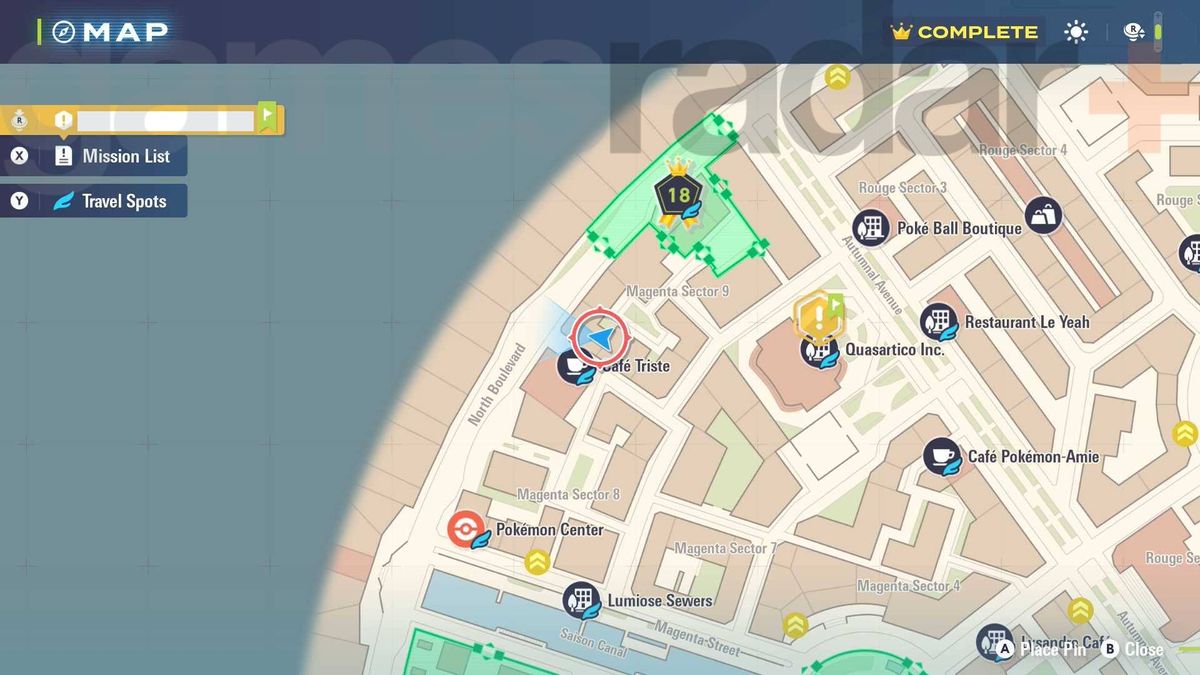Pick the Restaurant Le Yeah marker

coord(939,322)
